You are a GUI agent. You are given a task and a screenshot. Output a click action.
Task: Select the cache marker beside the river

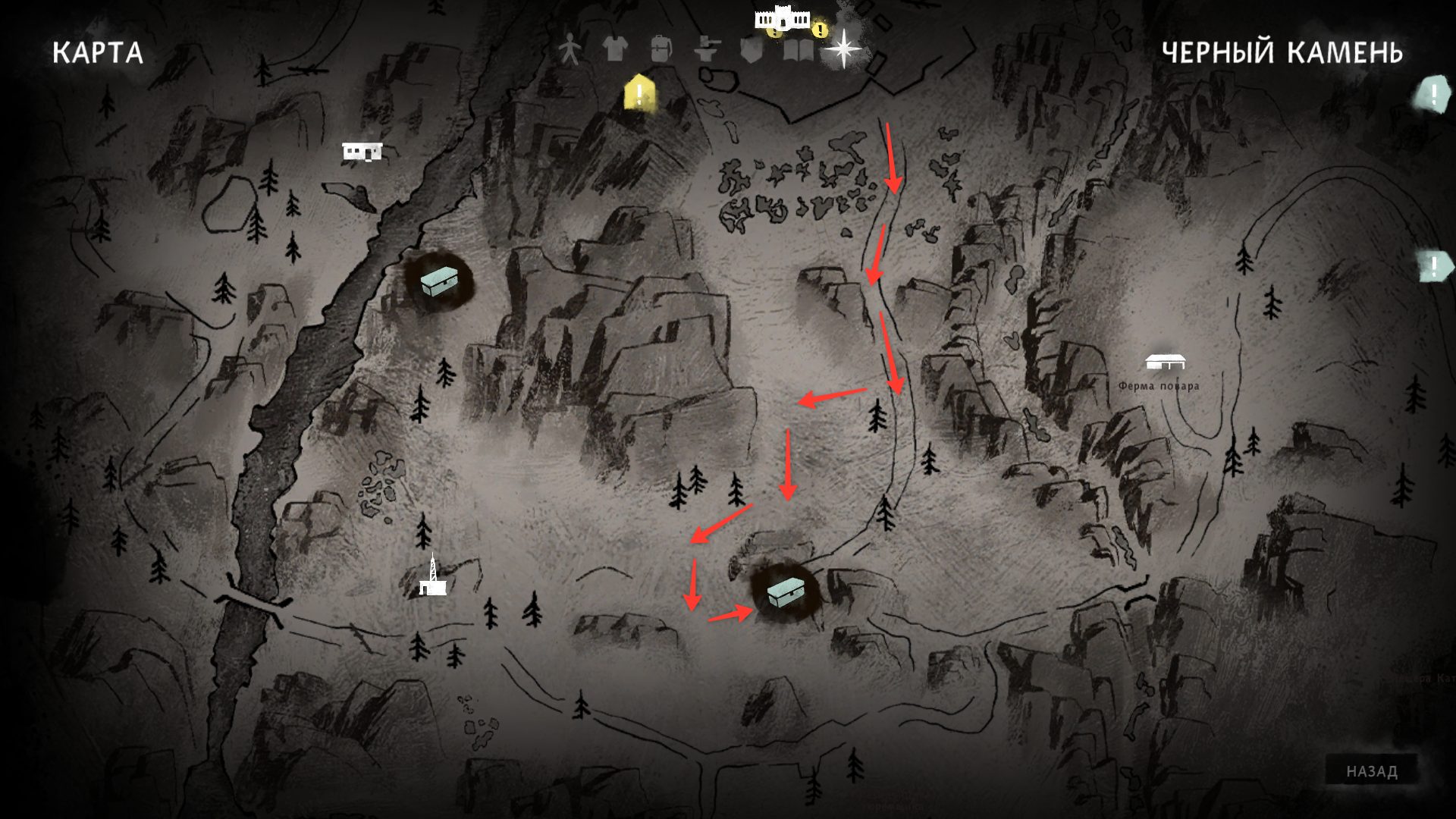pos(440,281)
